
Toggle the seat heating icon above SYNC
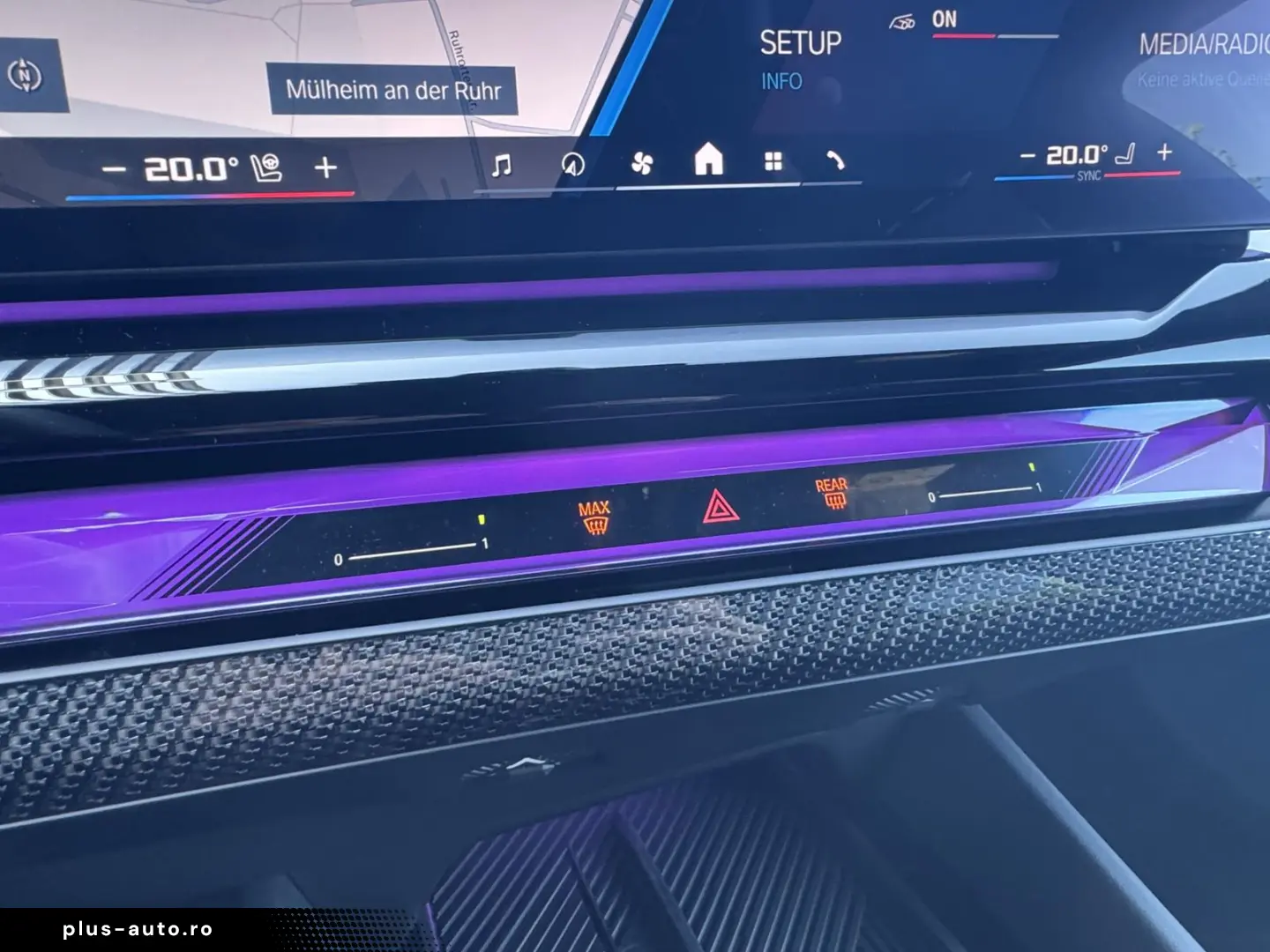(1124, 154)
